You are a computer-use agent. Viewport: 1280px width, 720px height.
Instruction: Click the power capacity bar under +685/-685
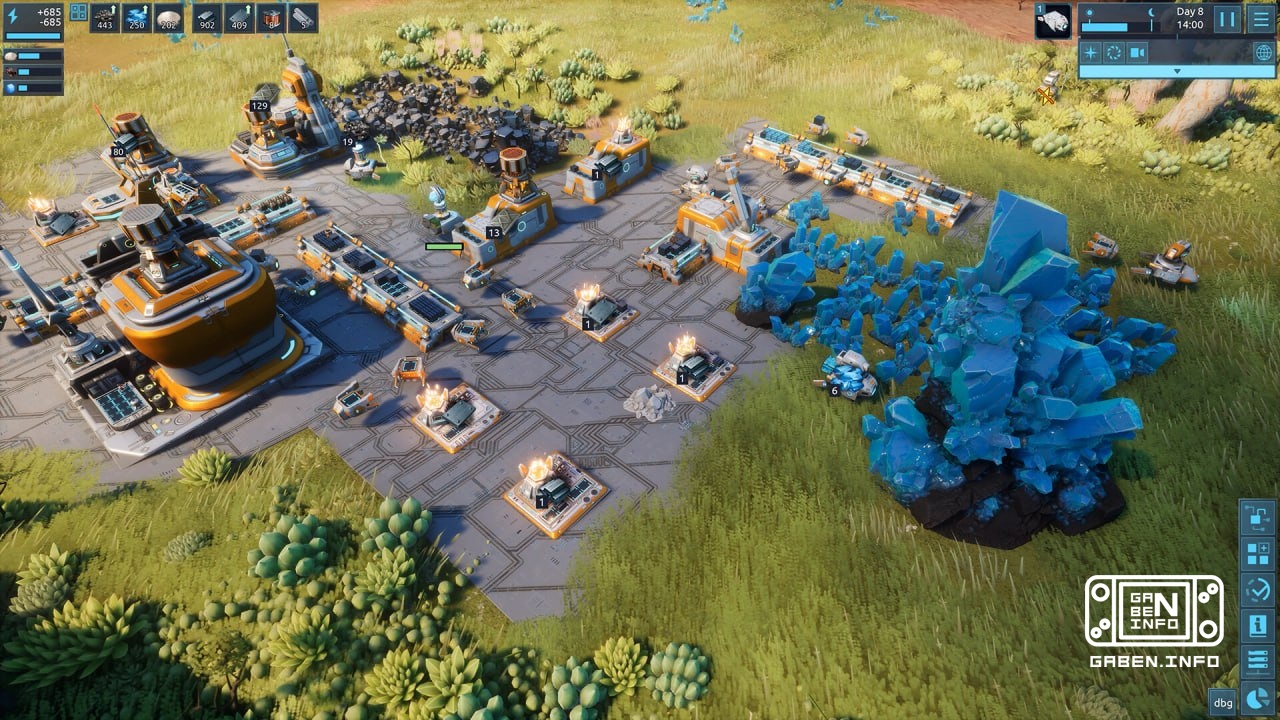tap(33, 35)
